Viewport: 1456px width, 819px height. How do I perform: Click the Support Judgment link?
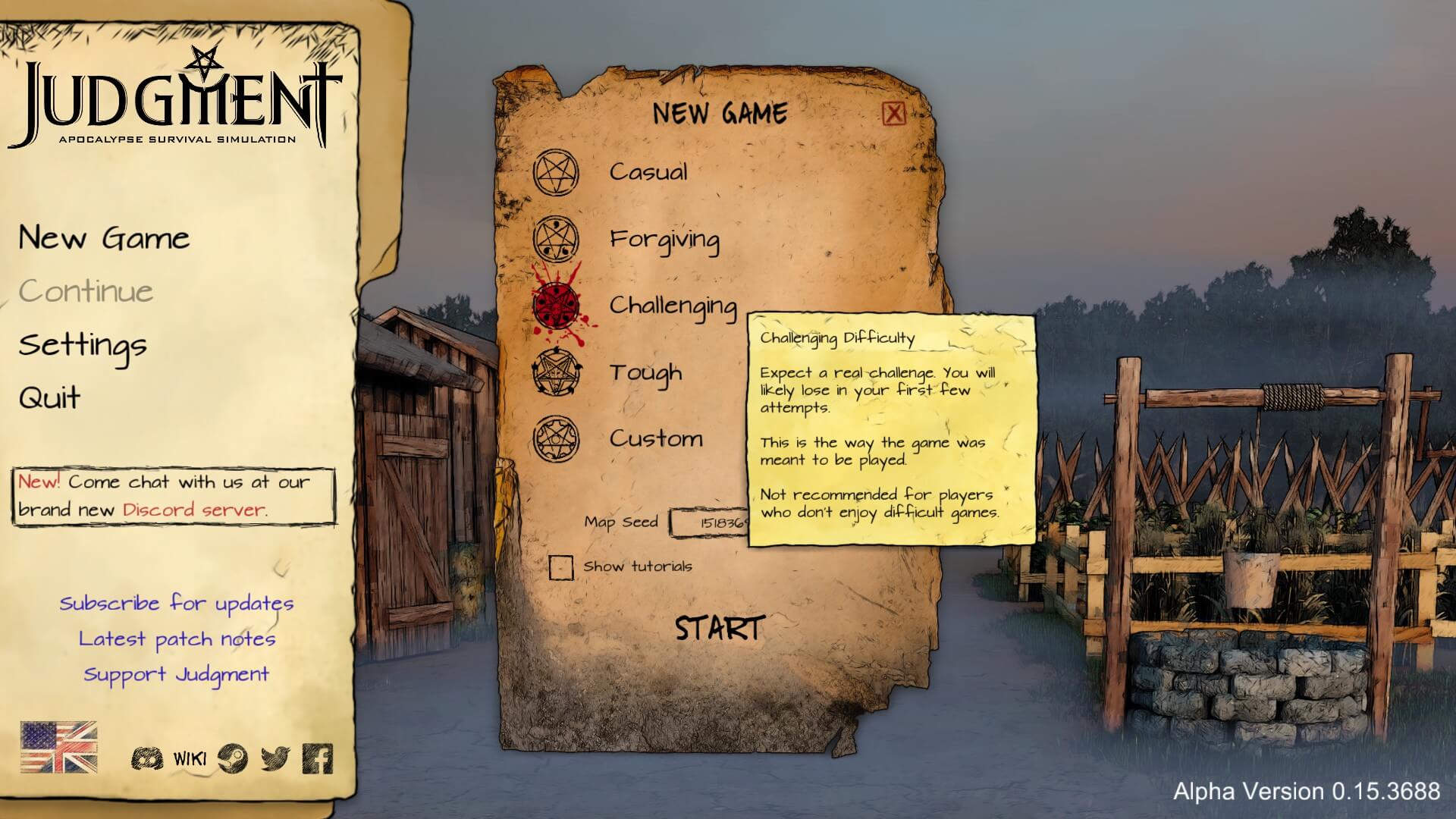coord(177,674)
